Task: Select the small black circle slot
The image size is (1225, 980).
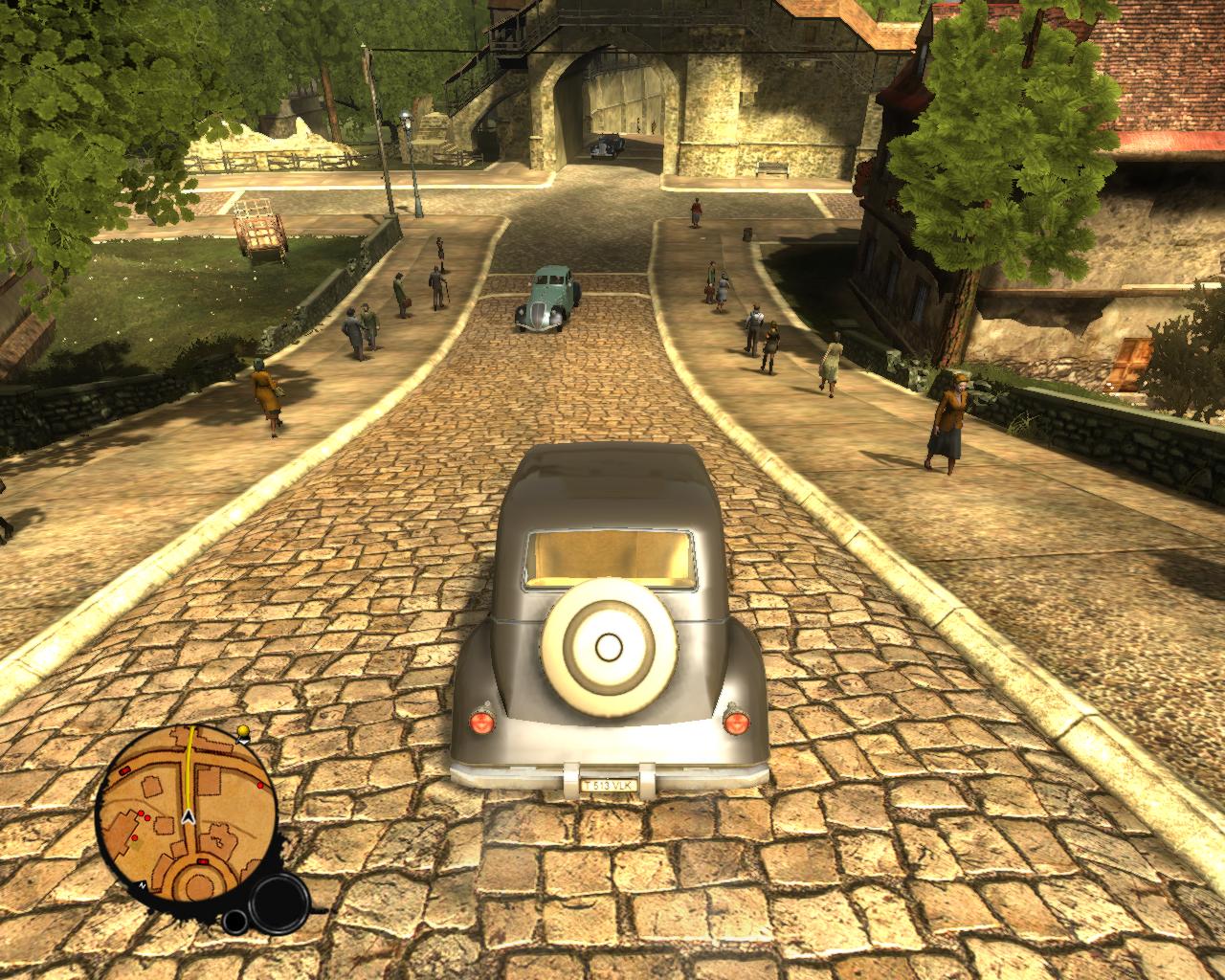Action: pos(234,921)
